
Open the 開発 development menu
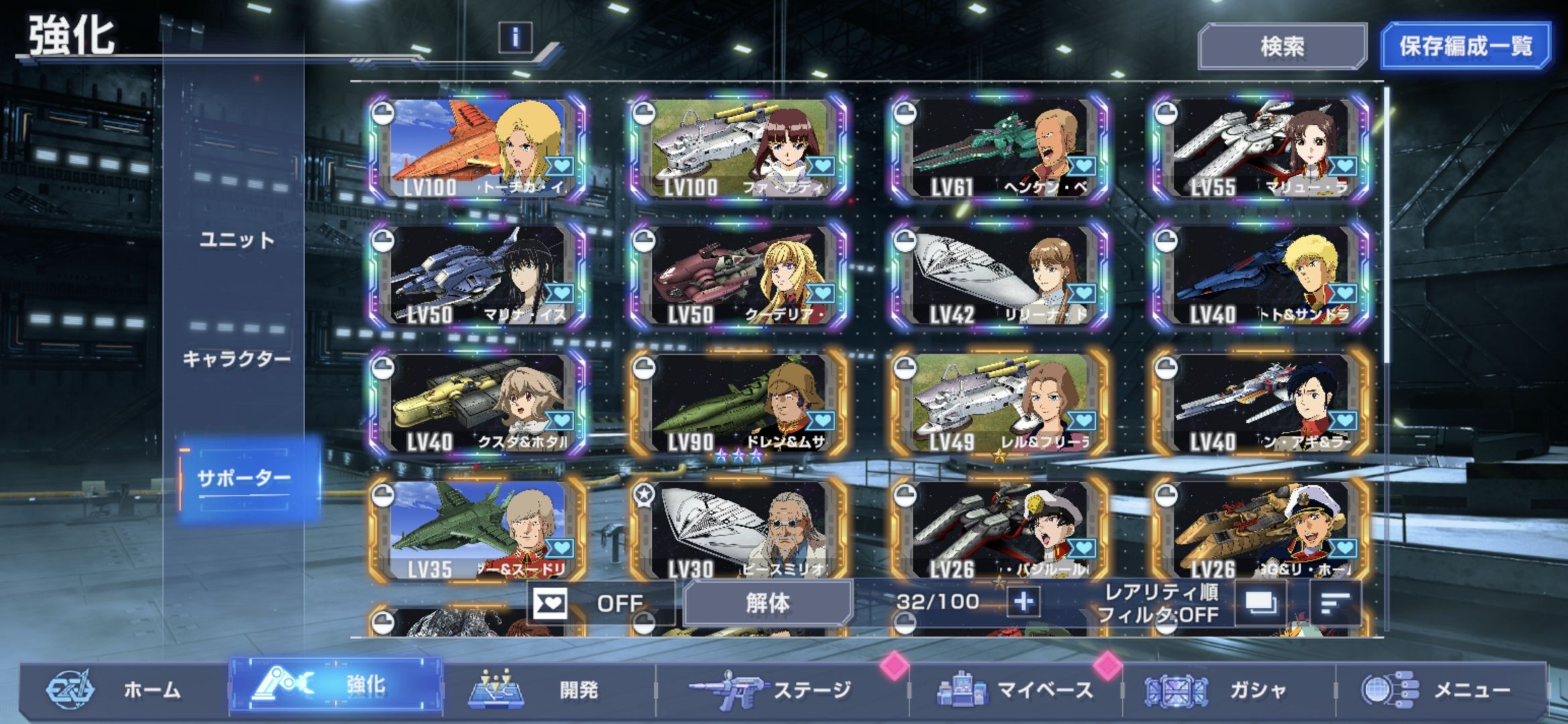549,690
